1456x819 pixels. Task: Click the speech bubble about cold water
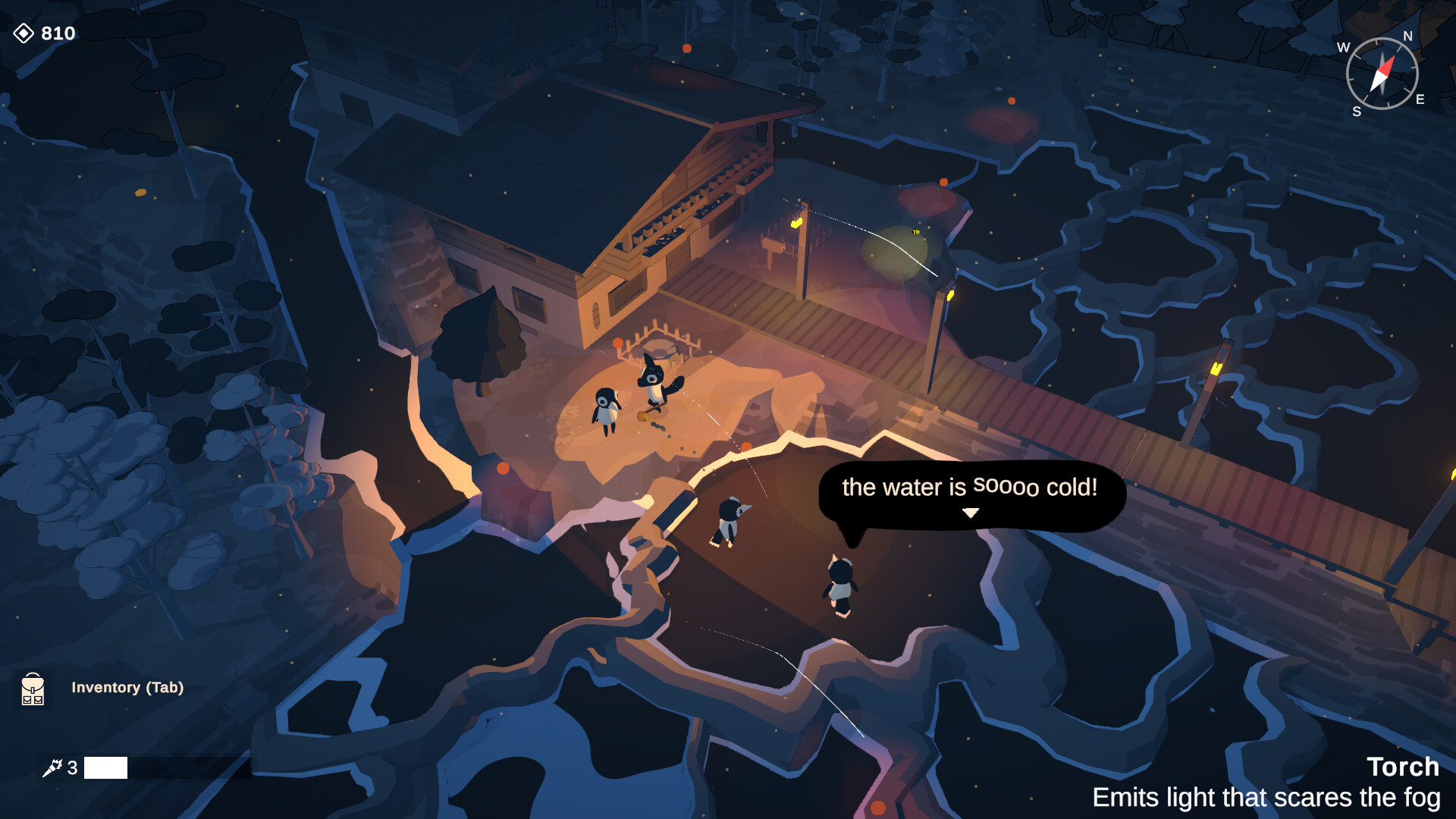(x=971, y=489)
